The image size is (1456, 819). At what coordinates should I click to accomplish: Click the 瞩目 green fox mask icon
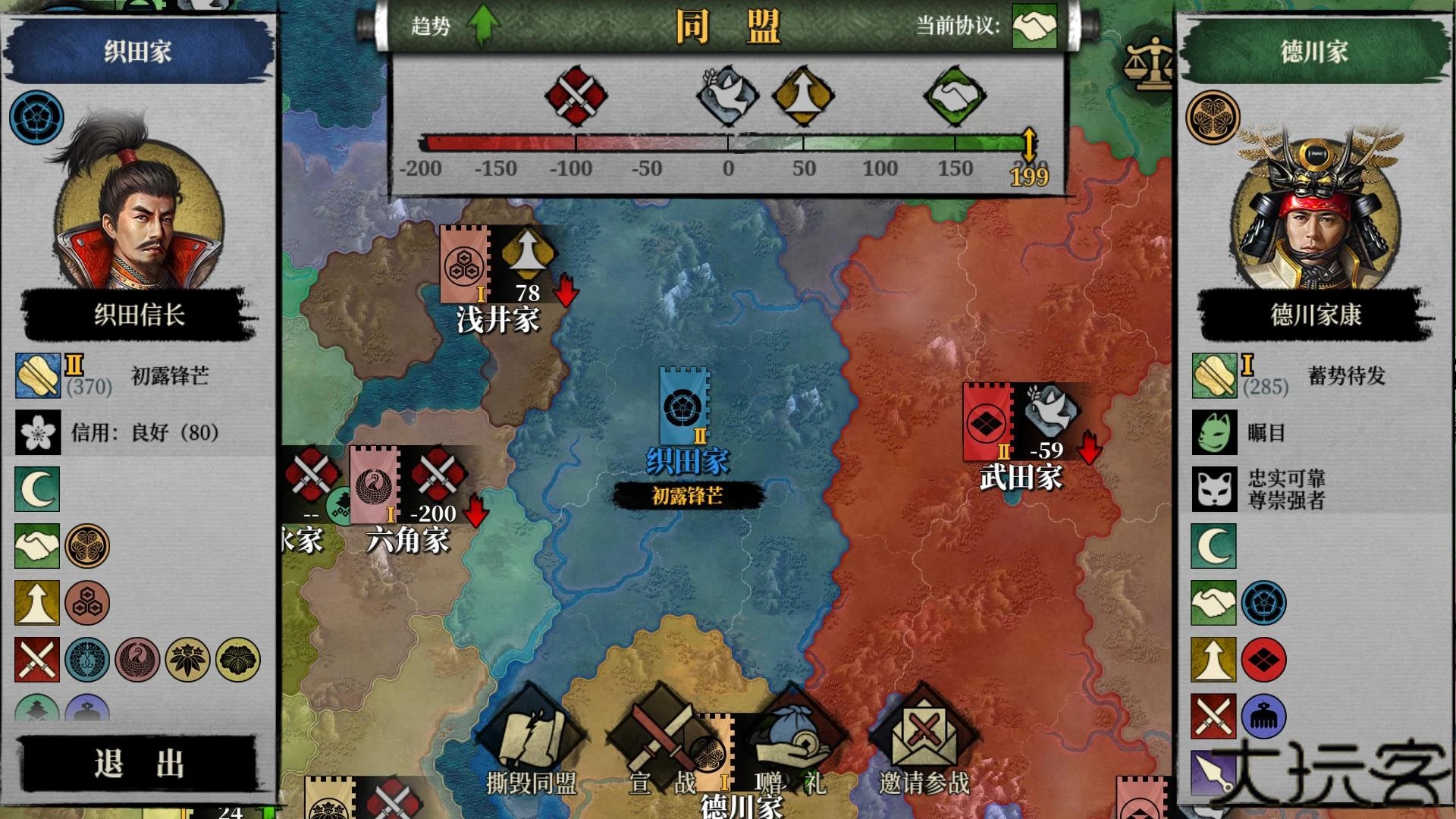(1213, 432)
